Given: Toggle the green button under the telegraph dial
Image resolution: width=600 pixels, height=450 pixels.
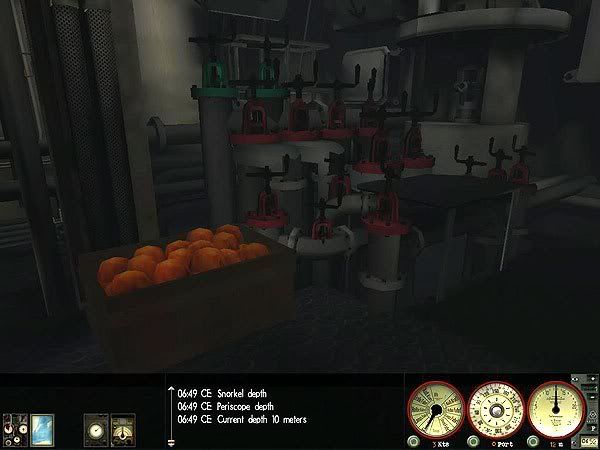Looking at the screenshot, I should (x=414, y=441).
